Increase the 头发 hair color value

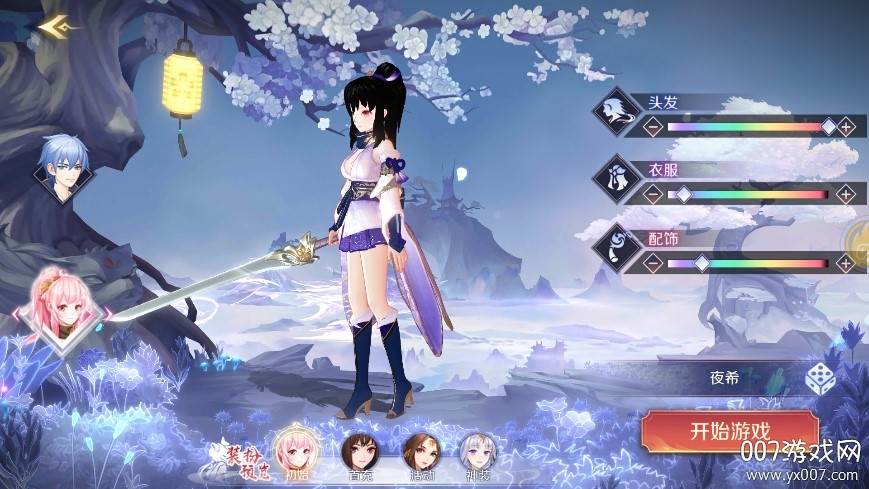tap(846, 127)
